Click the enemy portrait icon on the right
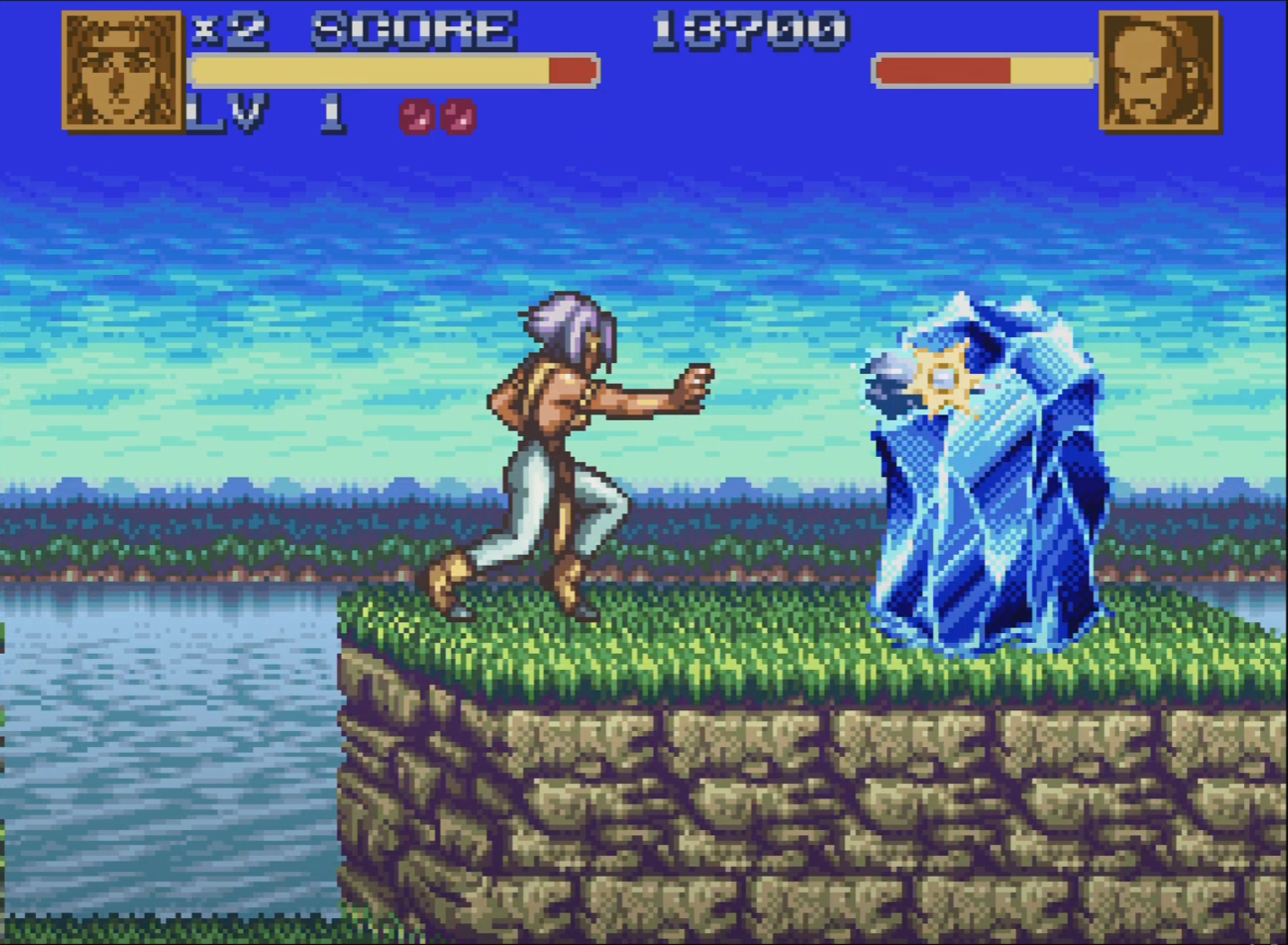 [1158, 70]
